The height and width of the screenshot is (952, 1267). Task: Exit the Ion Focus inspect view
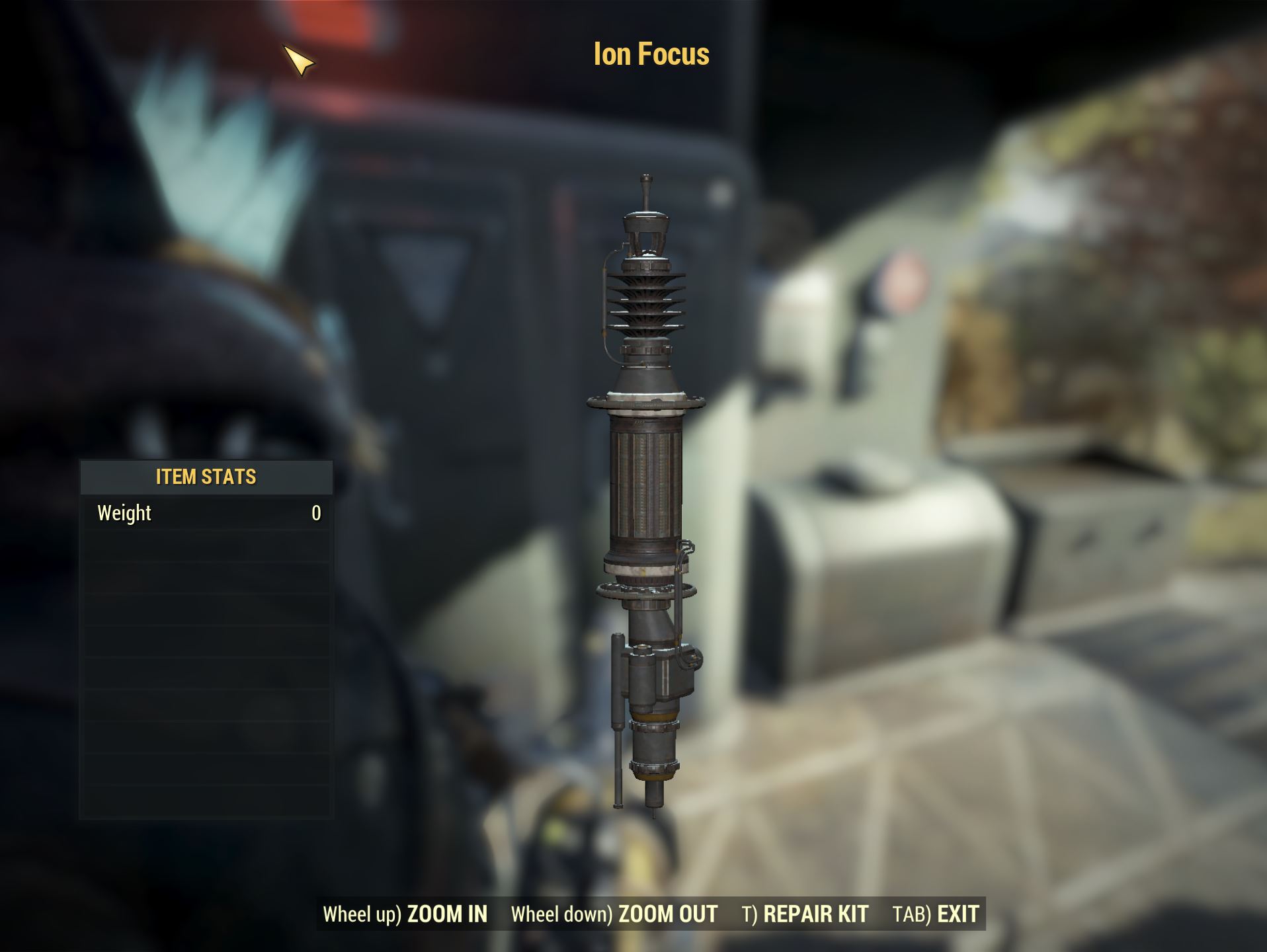coord(935,914)
